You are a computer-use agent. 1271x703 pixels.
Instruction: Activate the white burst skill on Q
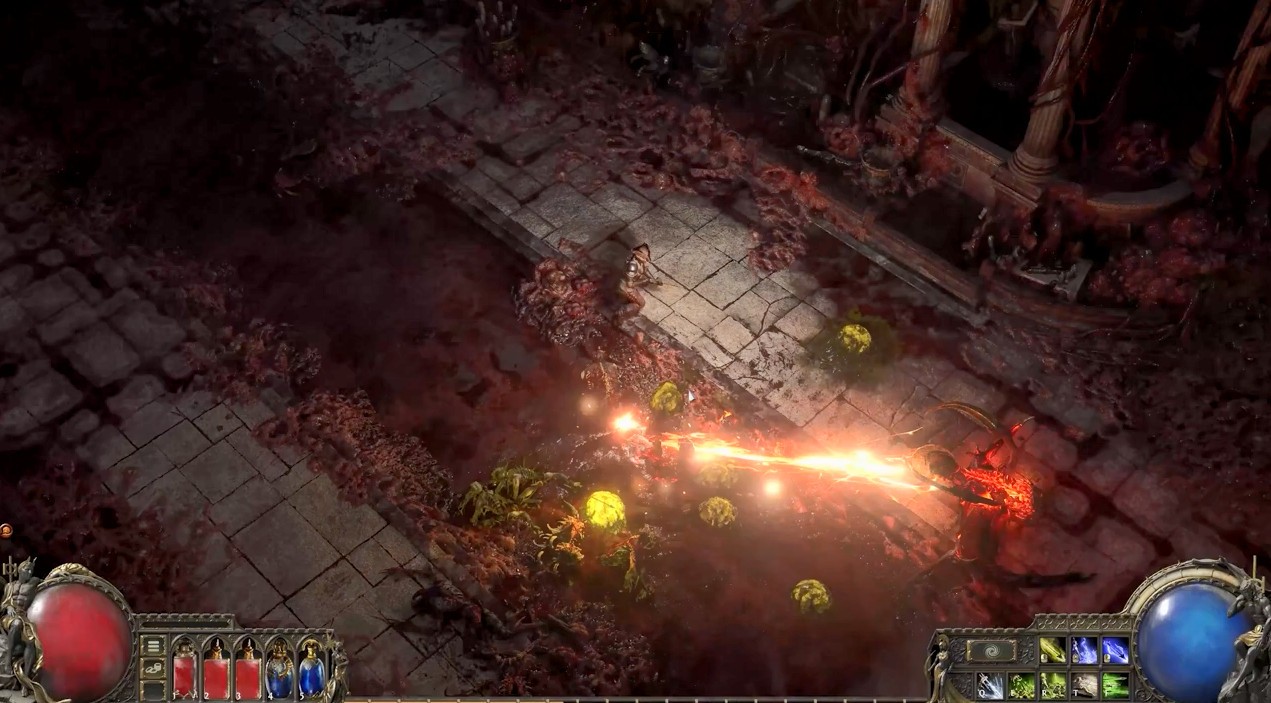[x=990, y=684]
